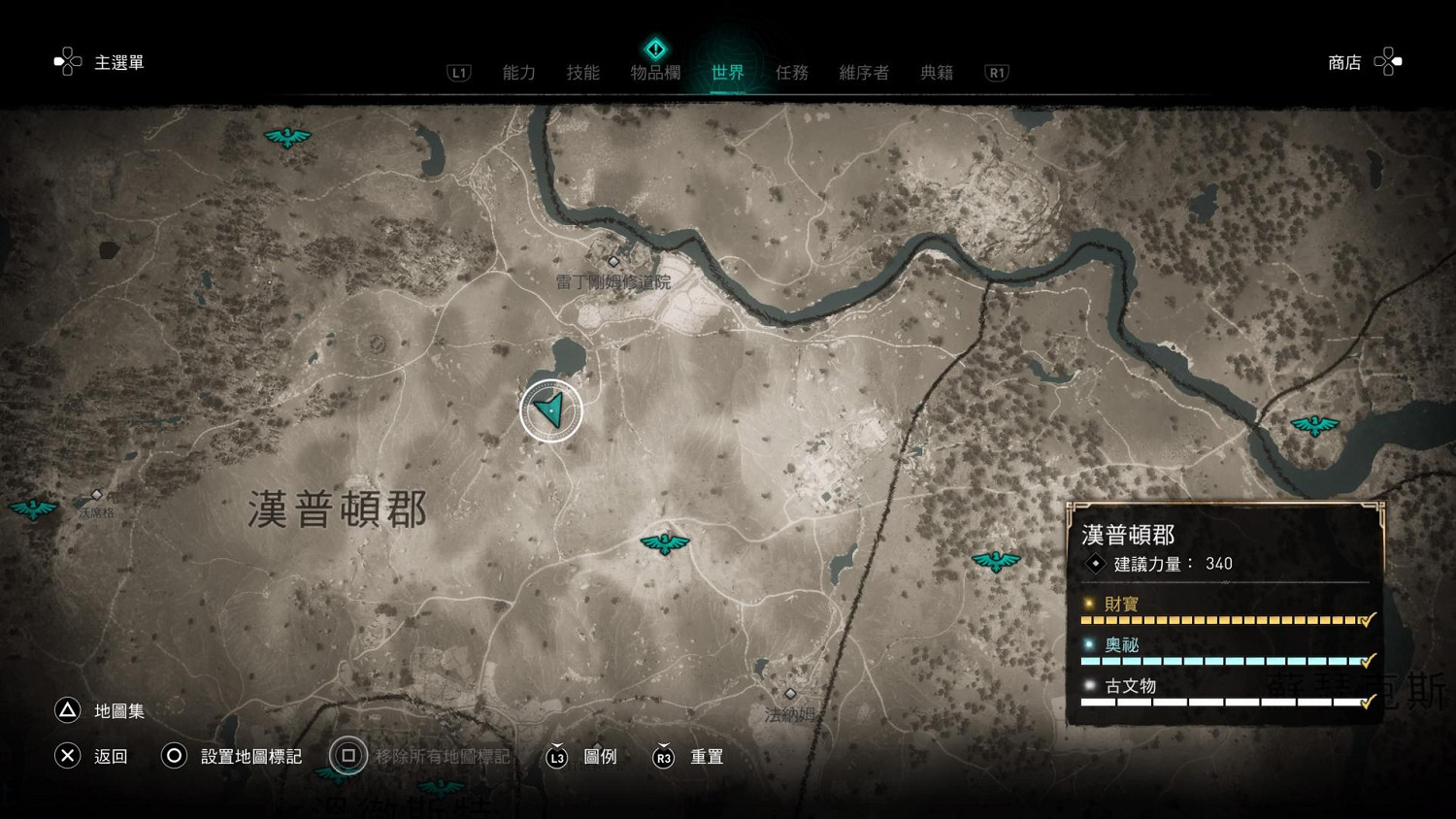
Task: Open the 地圖集 atlas
Action: pyautogui.click(x=118, y=711)
